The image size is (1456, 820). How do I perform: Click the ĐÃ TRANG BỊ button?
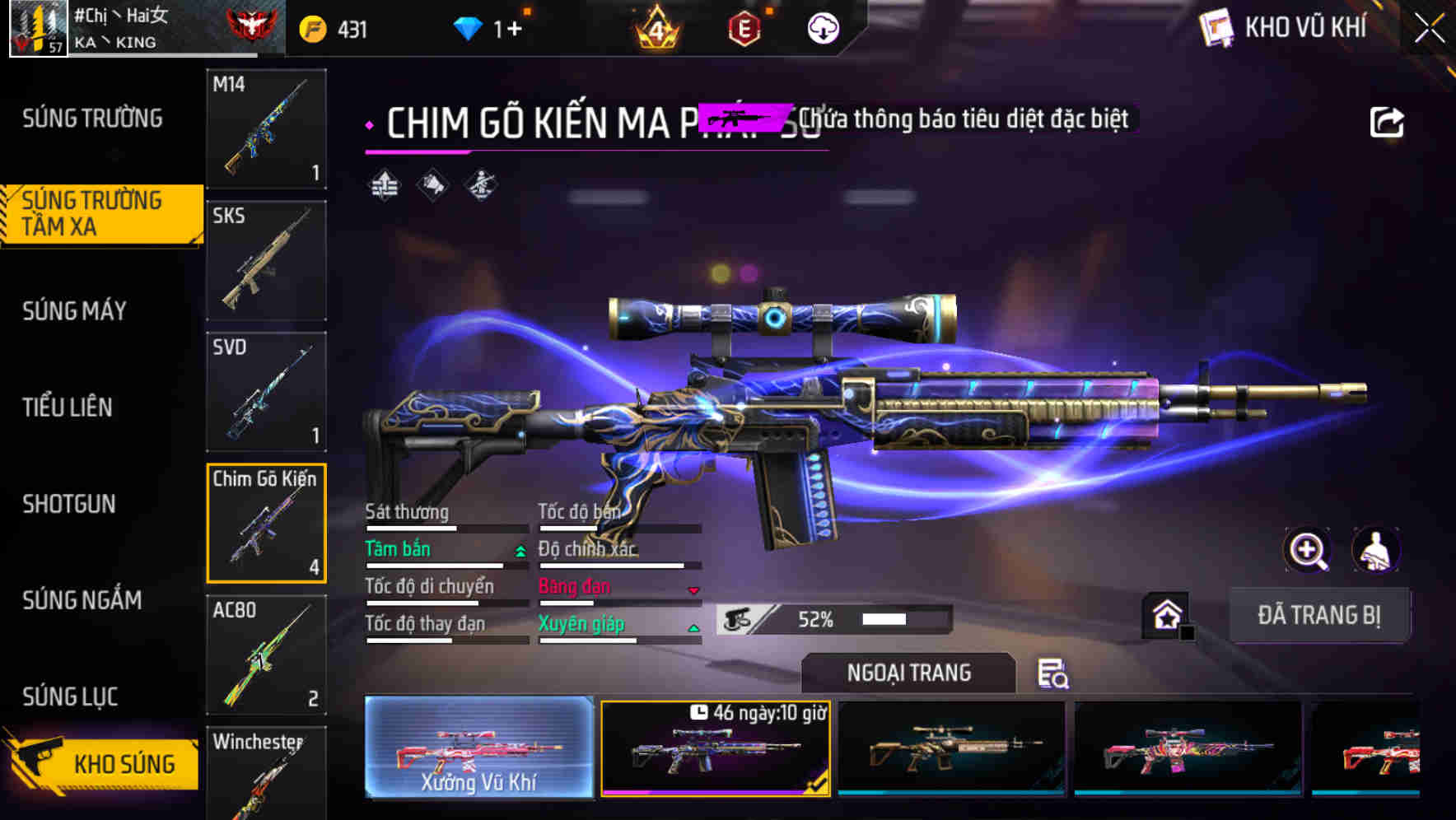[1320, 615]
